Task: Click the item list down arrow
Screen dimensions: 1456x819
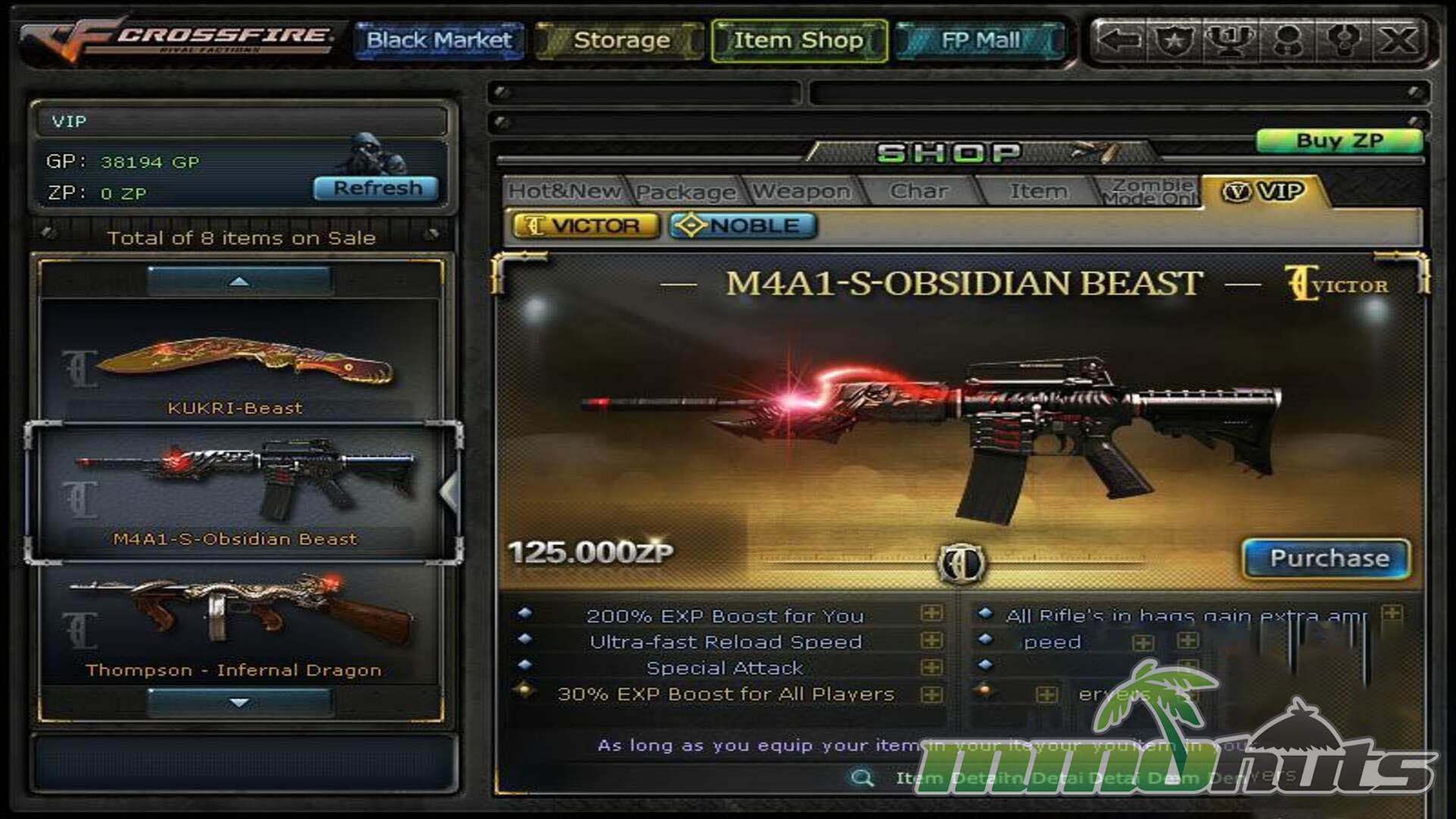Action: pyautogui.click(x=239, y=703)
